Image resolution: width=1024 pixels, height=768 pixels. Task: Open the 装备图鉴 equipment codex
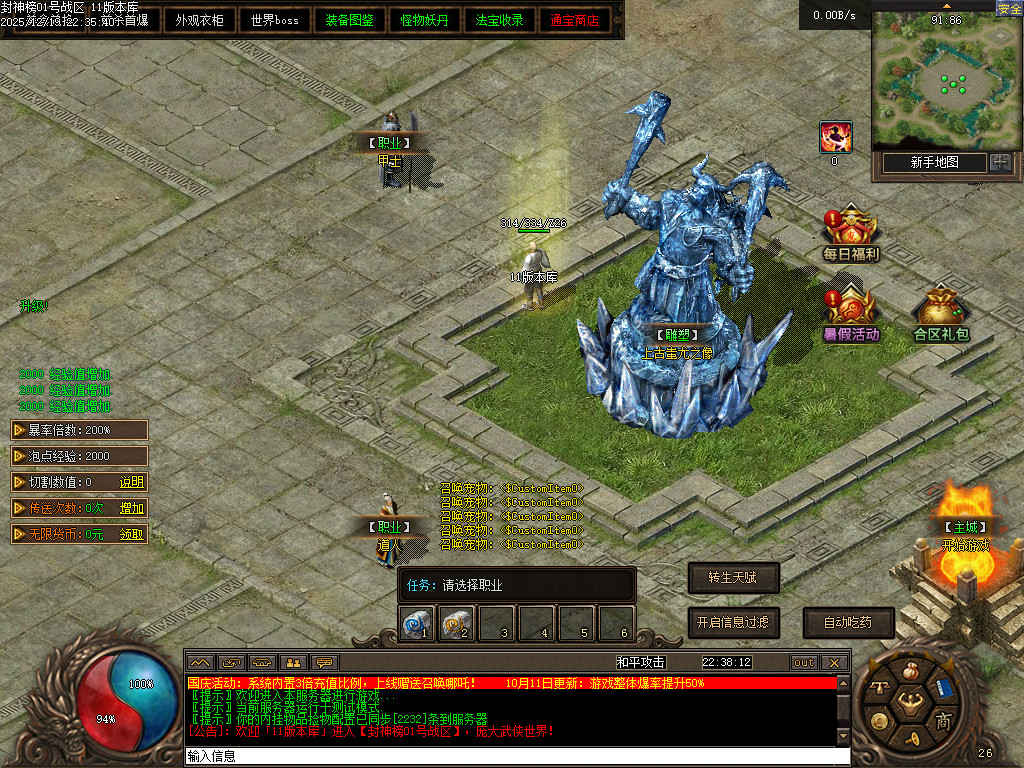[x=350, y=20]
